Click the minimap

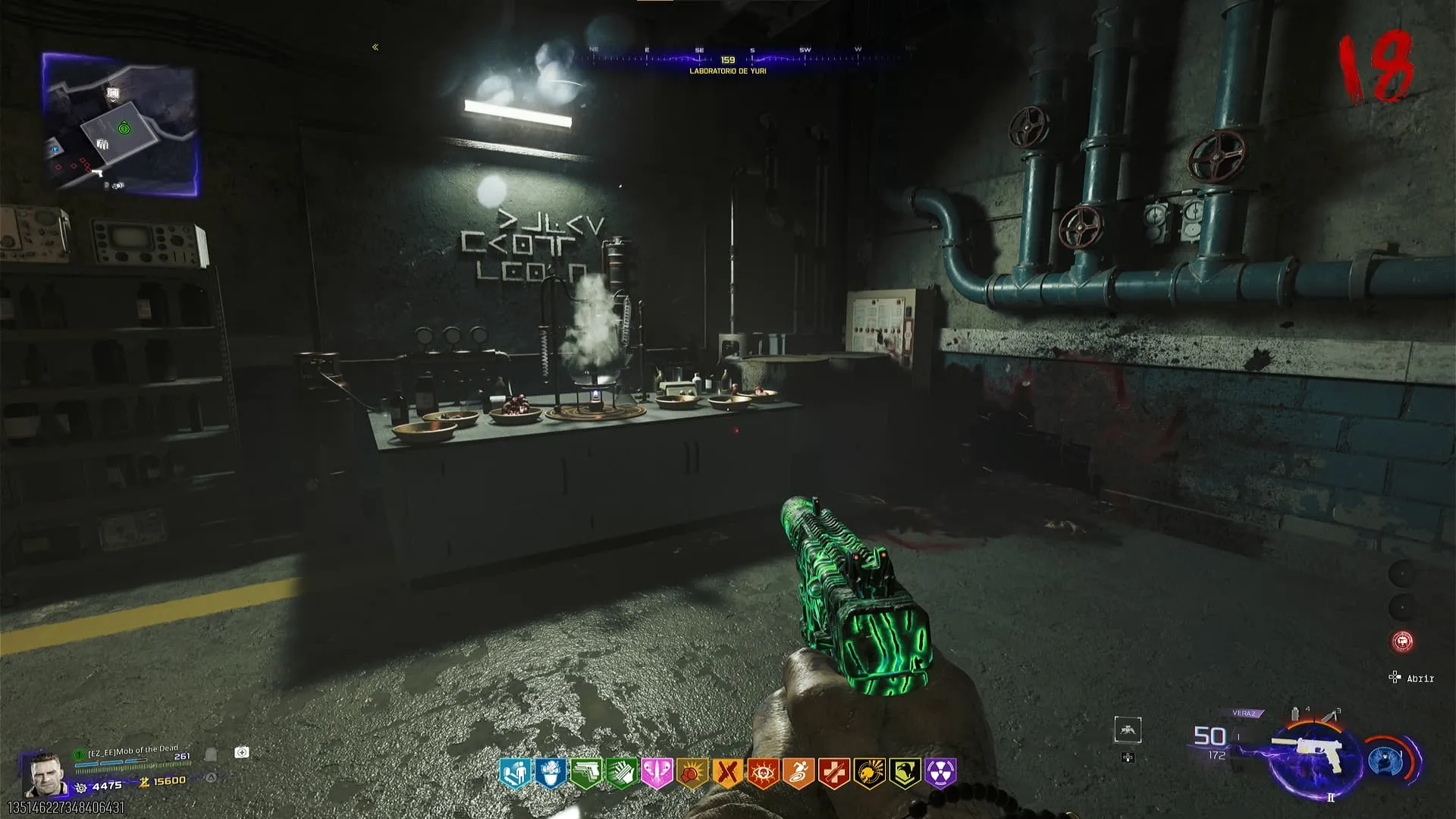point(120,124)
